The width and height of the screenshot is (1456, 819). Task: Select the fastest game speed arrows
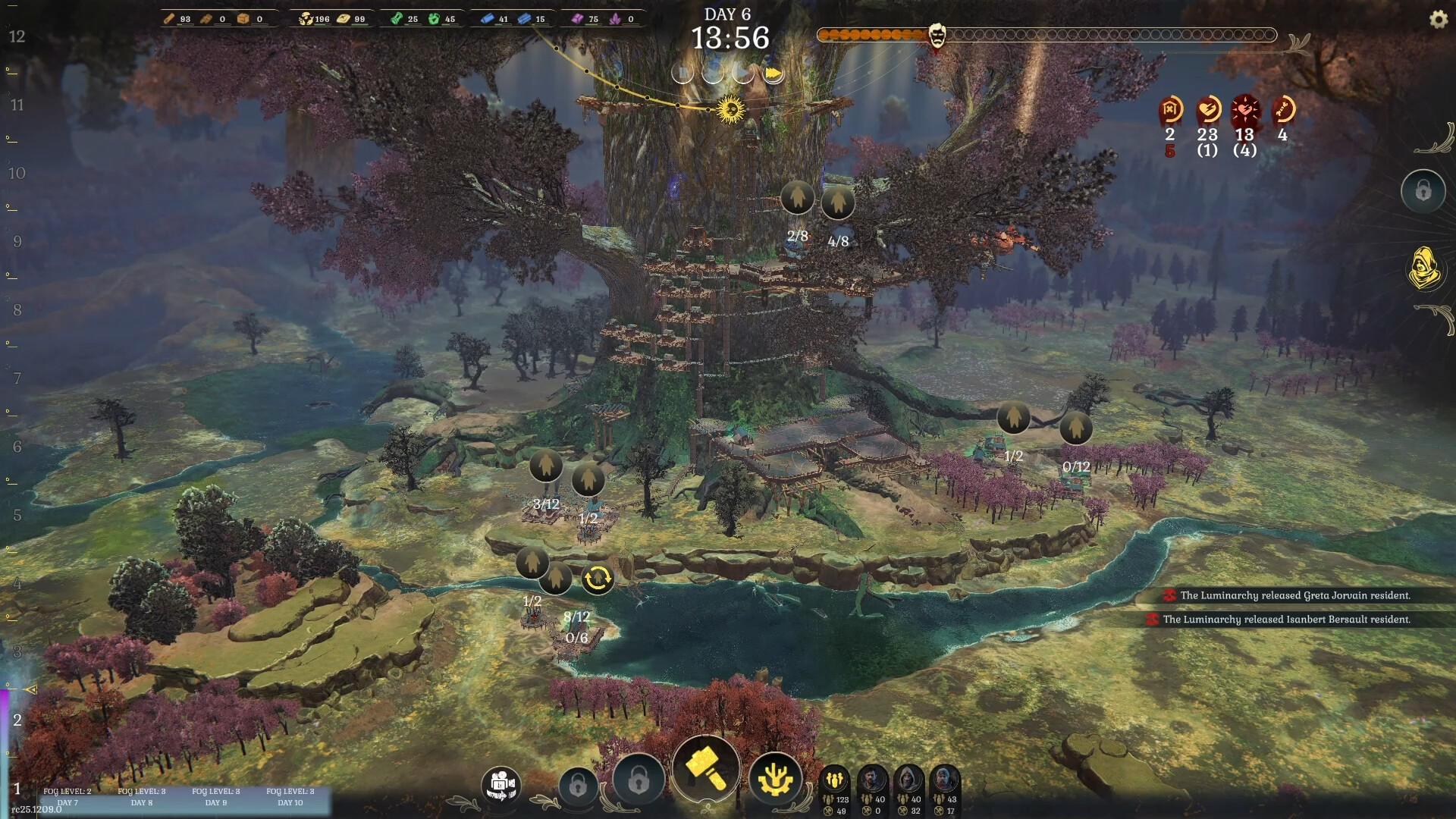(x=773, y=73)
